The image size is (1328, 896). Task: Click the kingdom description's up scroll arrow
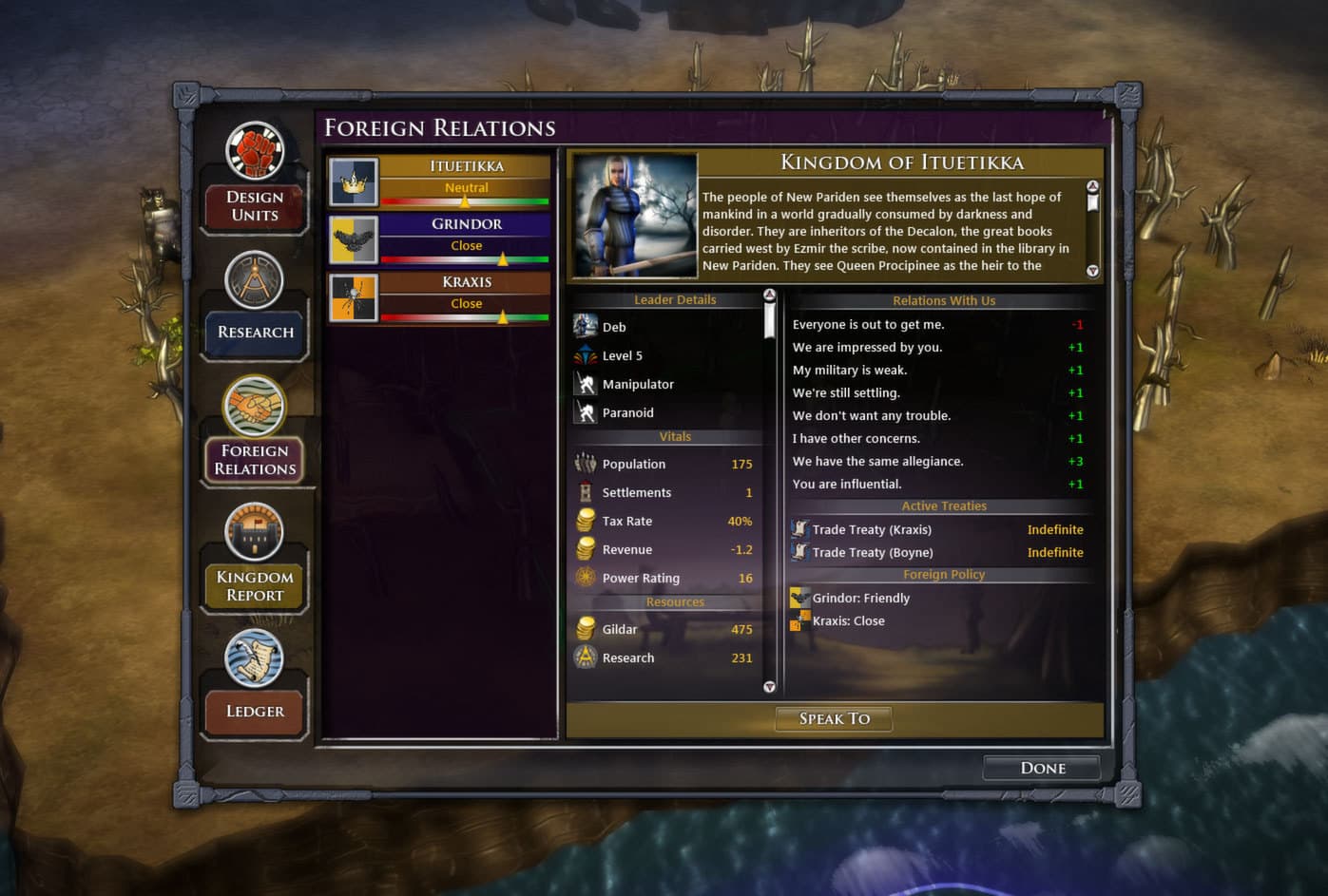(x=1092, y=186)
